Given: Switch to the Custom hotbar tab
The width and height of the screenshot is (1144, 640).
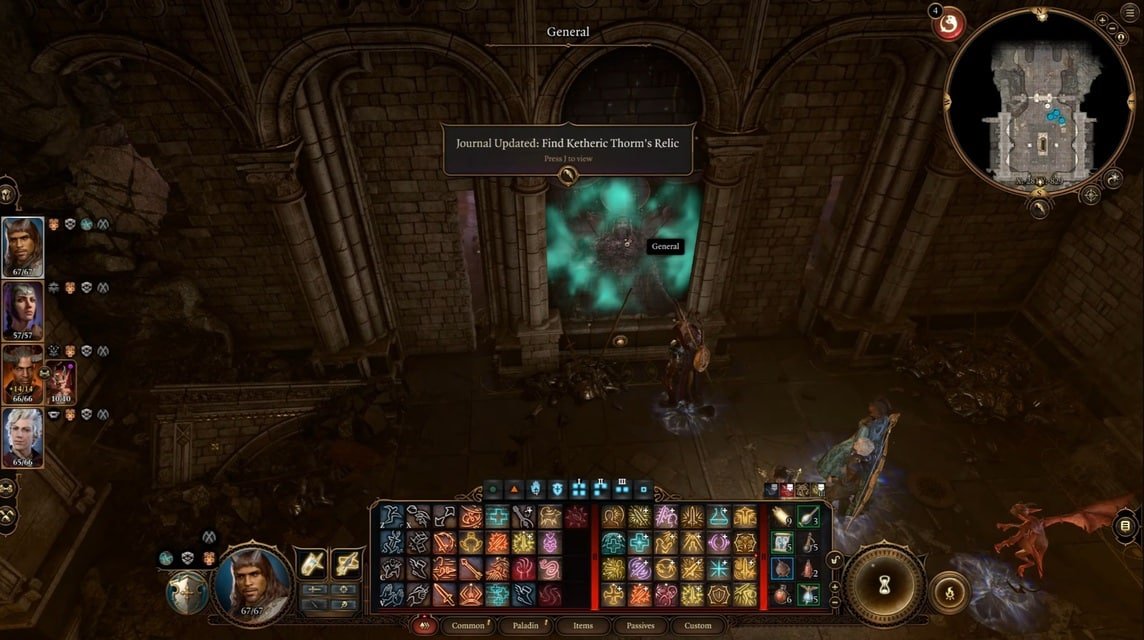Looking at the screenshot, I should 698,626.
